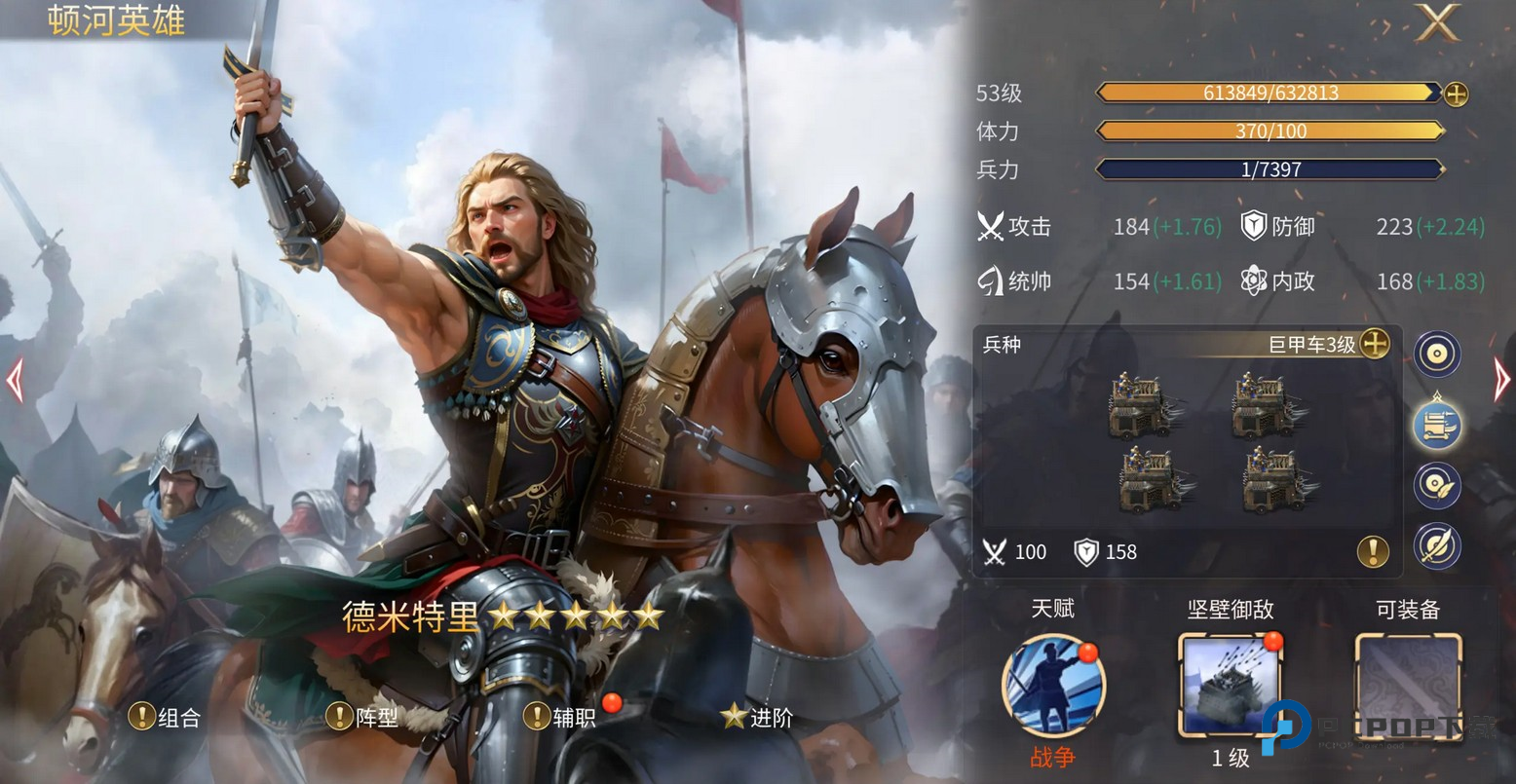
Task: Open the 进阶 advancement option
Action: tap(757, 718)
